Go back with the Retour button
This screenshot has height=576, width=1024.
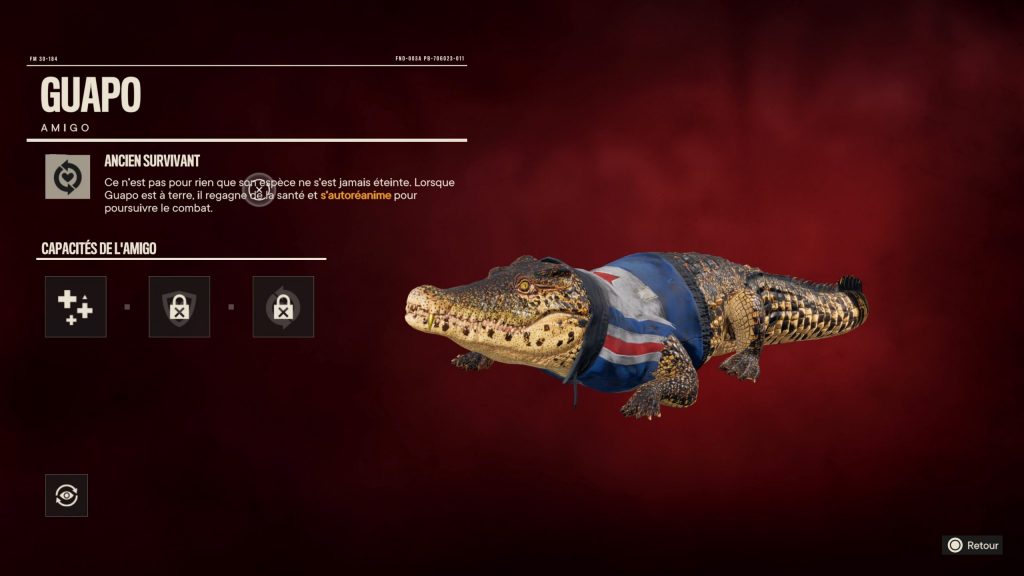(972, 545)
